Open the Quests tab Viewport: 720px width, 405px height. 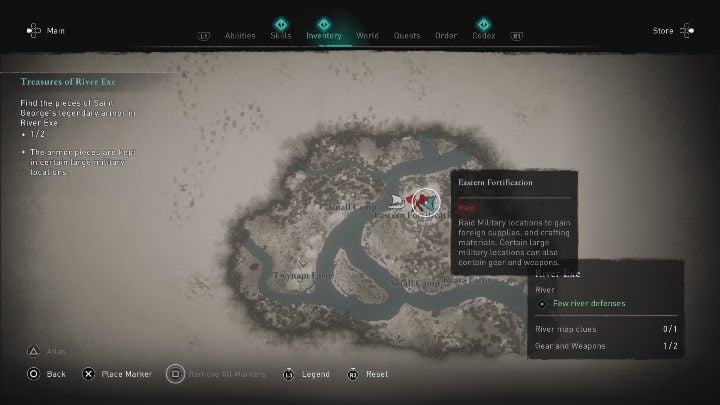(x=406, y=35)
